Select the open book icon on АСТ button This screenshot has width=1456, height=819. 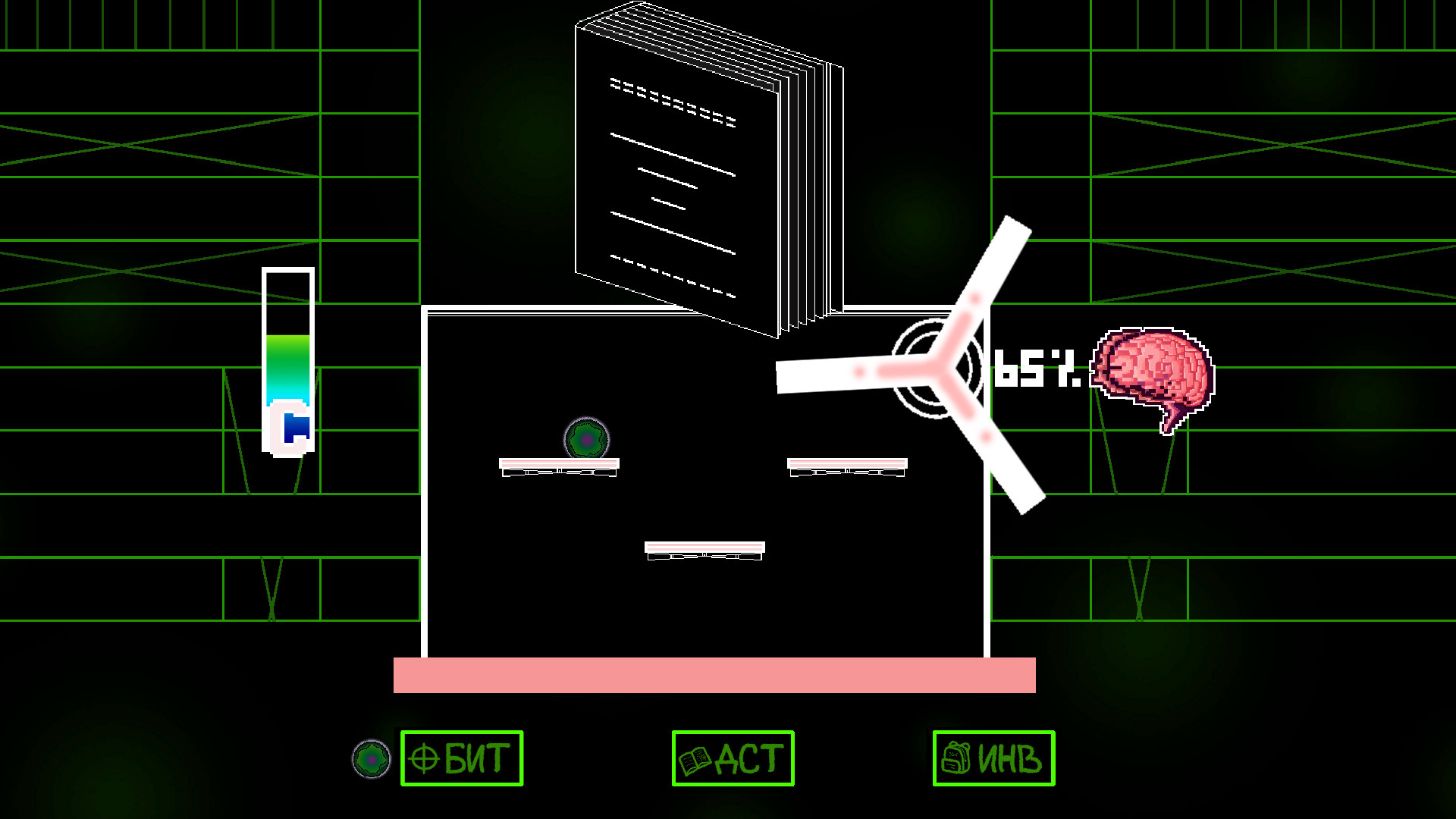693,758
